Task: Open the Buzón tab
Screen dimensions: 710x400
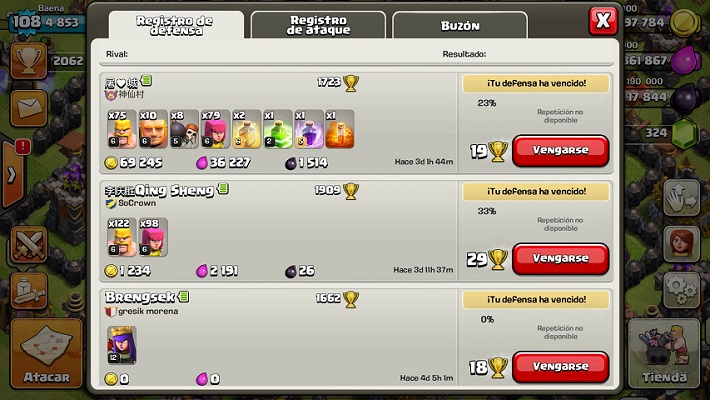Action: pos(459,25)
